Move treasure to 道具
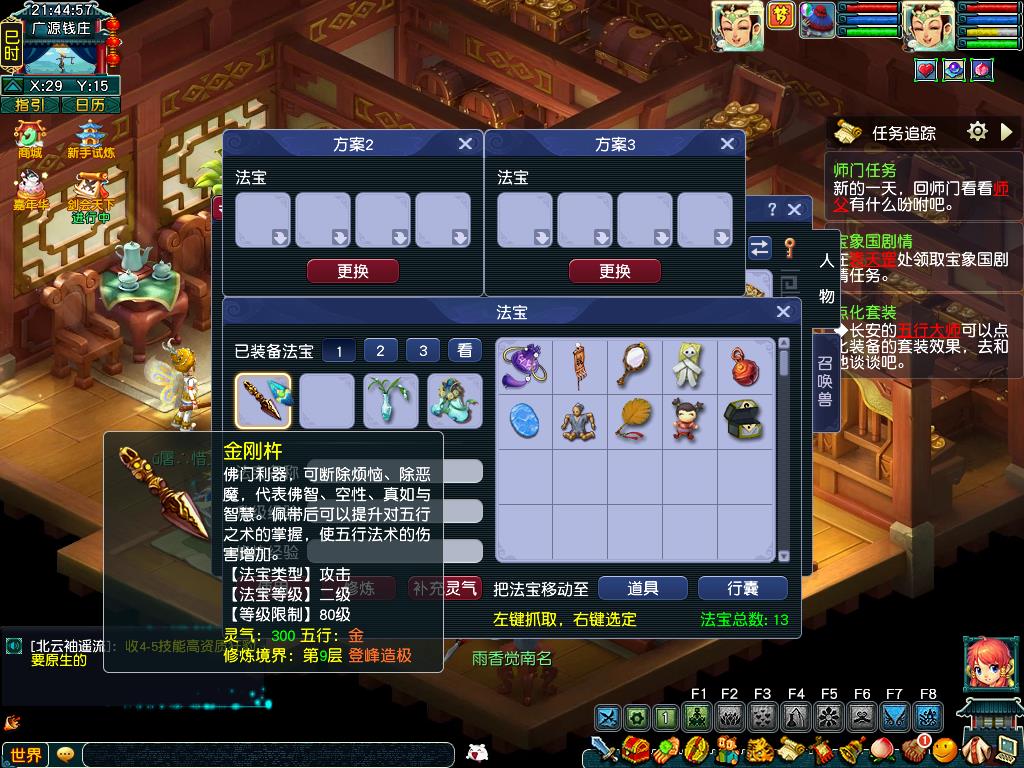Image resolution: width=1024 pixels, height=768 pixels. 643,588
